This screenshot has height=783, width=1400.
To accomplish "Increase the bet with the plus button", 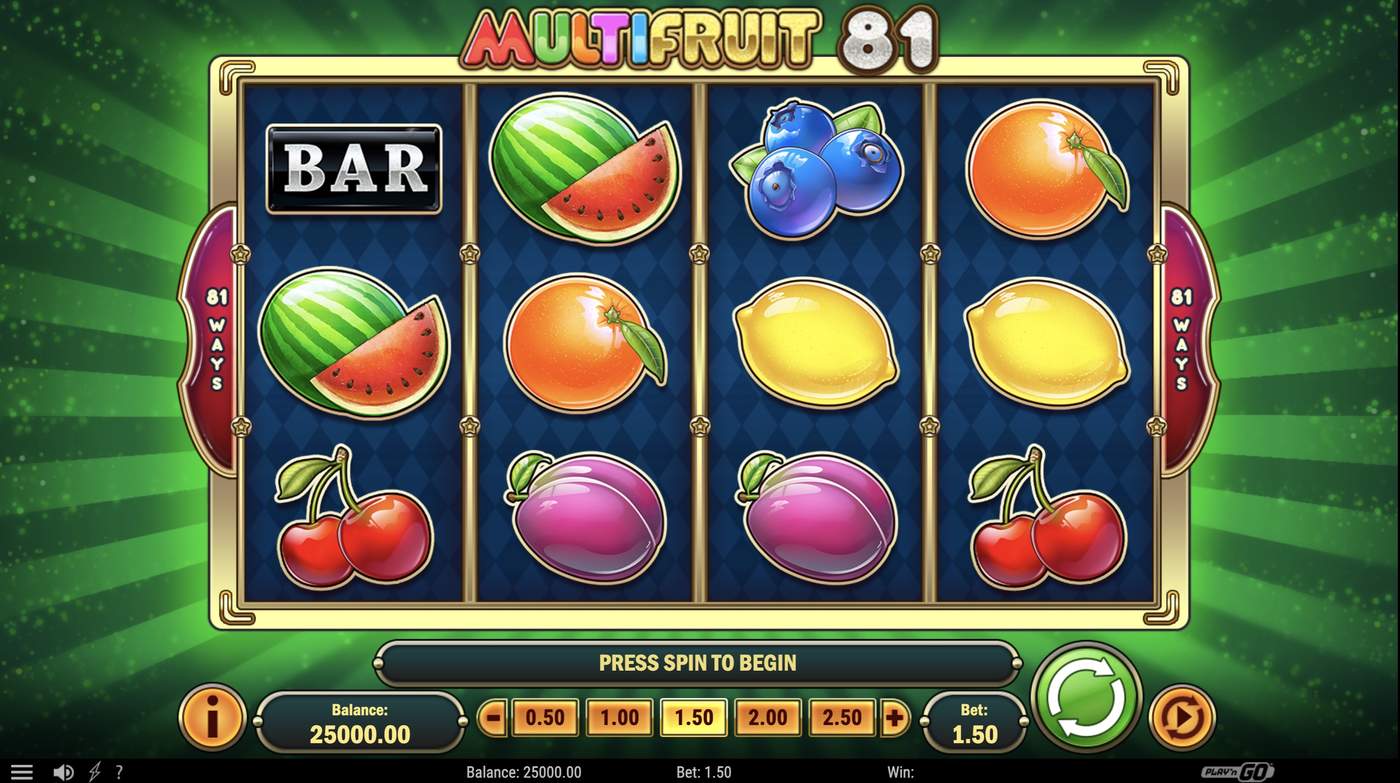I will point(895,717).
